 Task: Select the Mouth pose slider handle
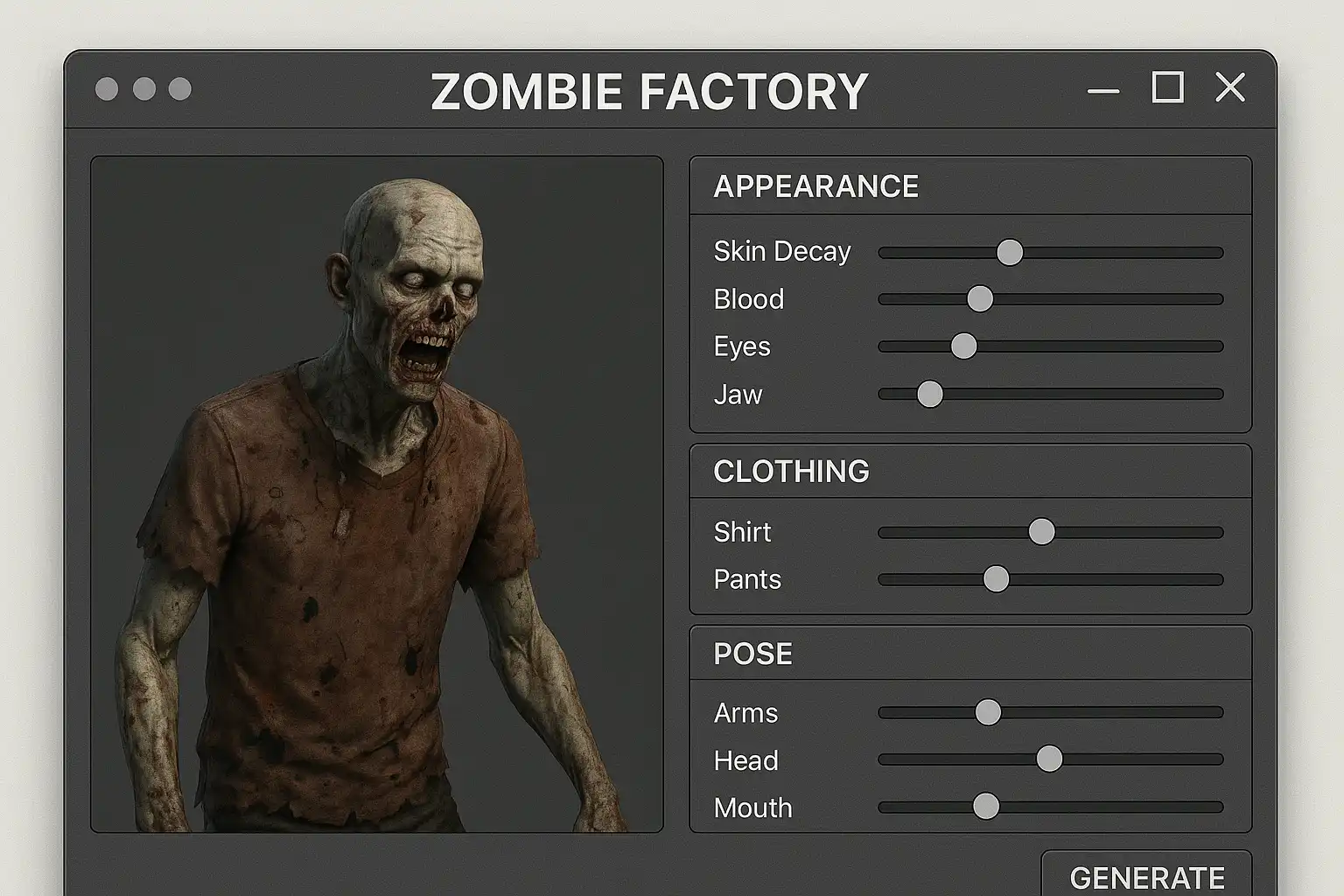pos(986,807)
